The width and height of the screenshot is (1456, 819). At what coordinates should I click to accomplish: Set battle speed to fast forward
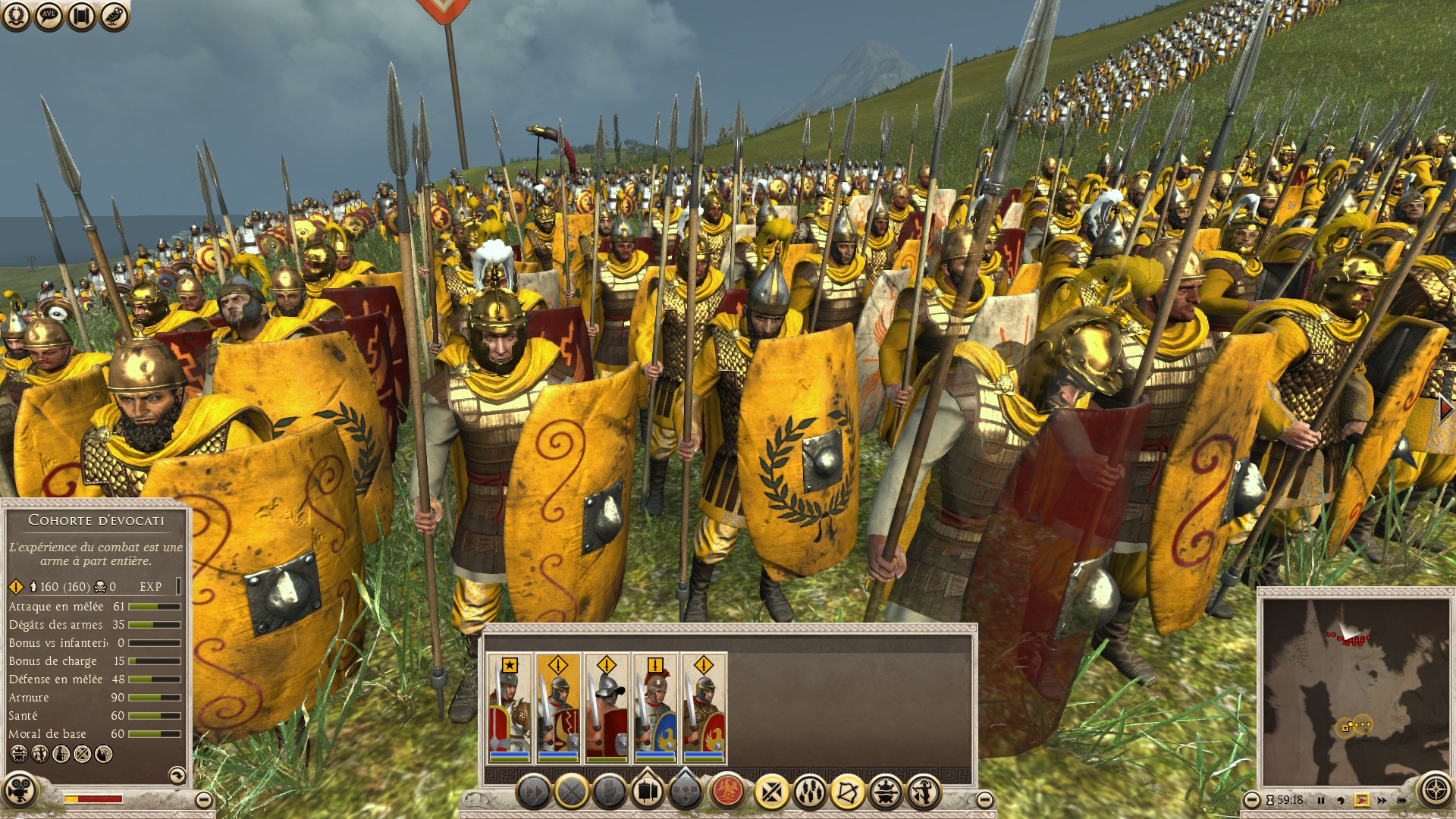(x=1382, y=800)
